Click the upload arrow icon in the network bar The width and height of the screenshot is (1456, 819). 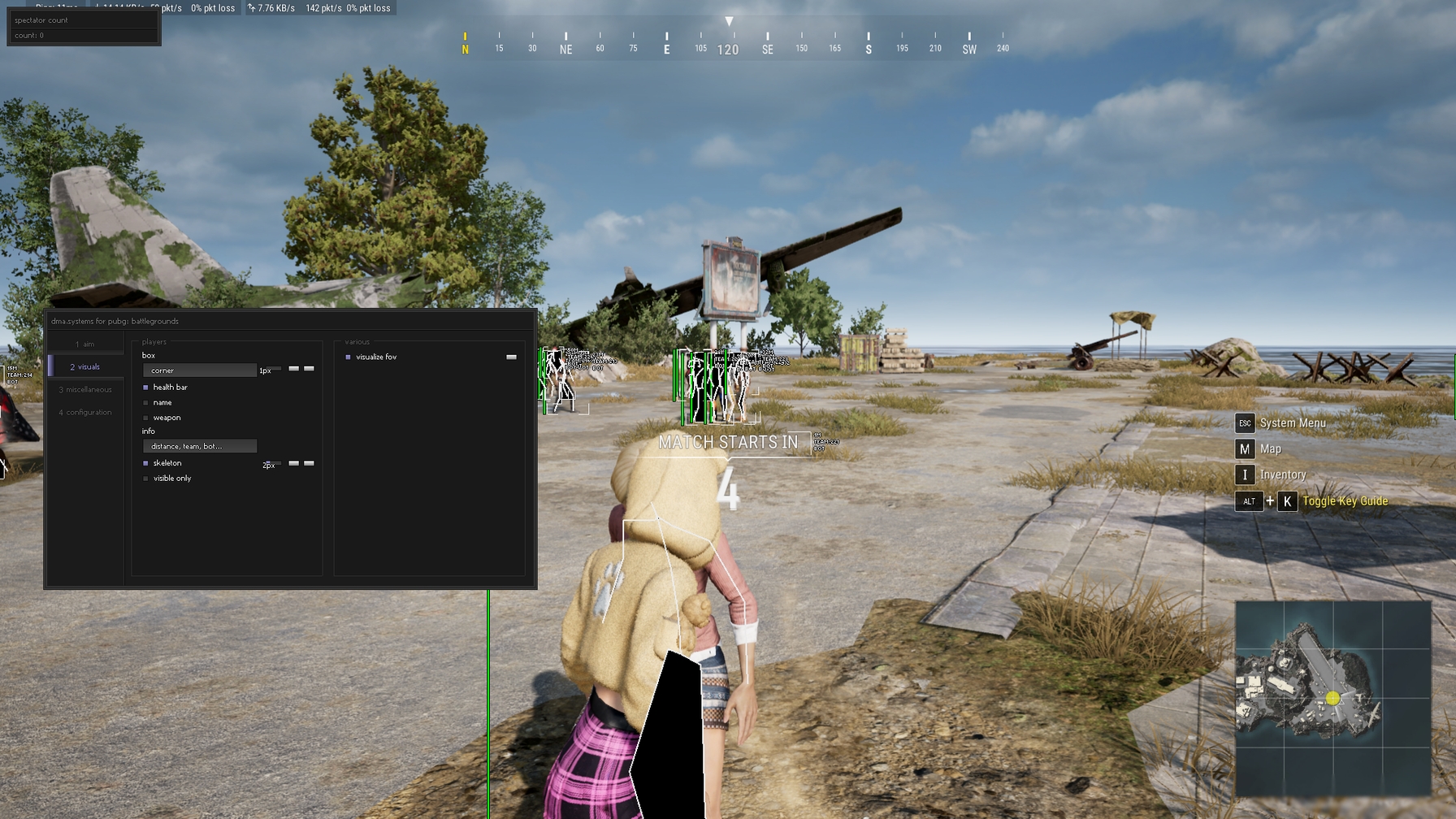tap(252, 8)
